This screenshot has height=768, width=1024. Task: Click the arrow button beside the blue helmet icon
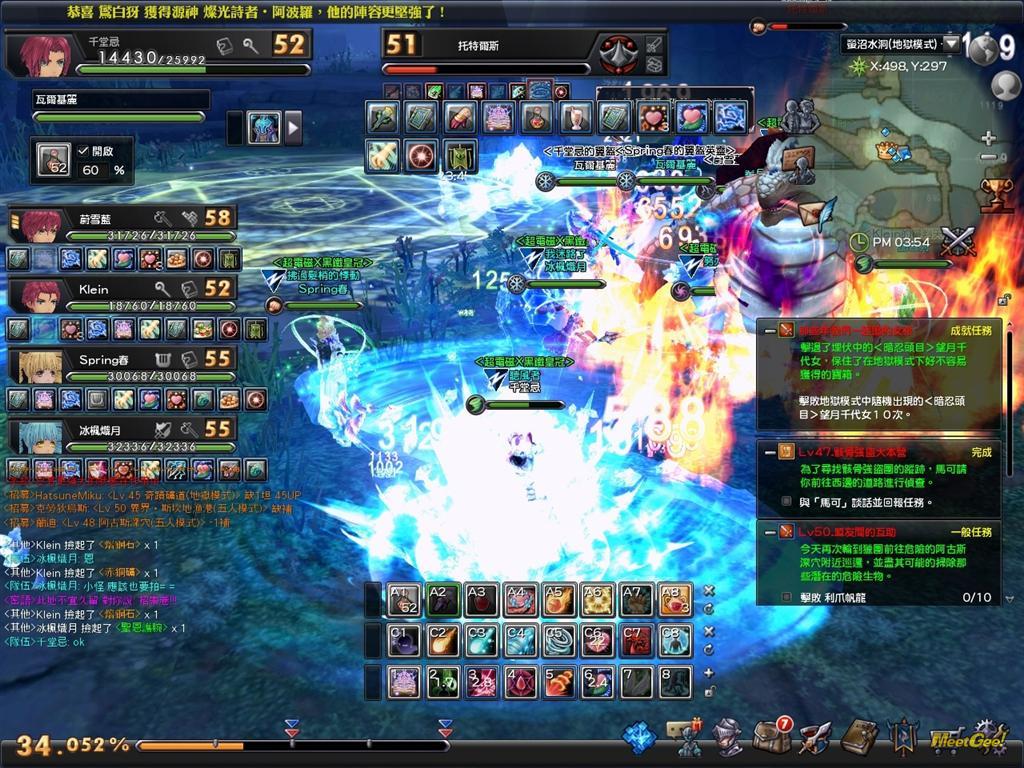pos(293,127)
